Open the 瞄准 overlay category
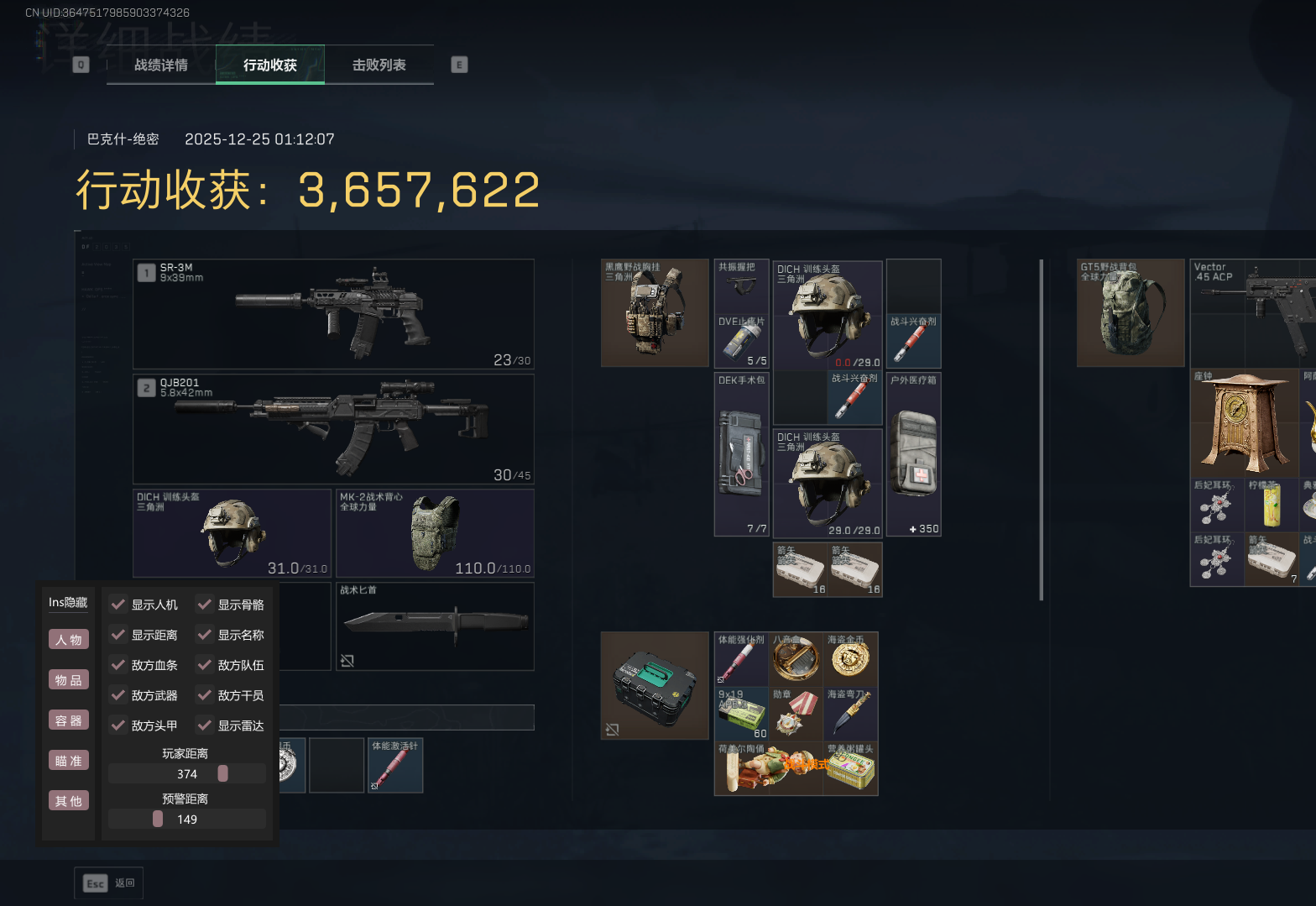Screen dimensions: 1316x906 tap(69, 761)
